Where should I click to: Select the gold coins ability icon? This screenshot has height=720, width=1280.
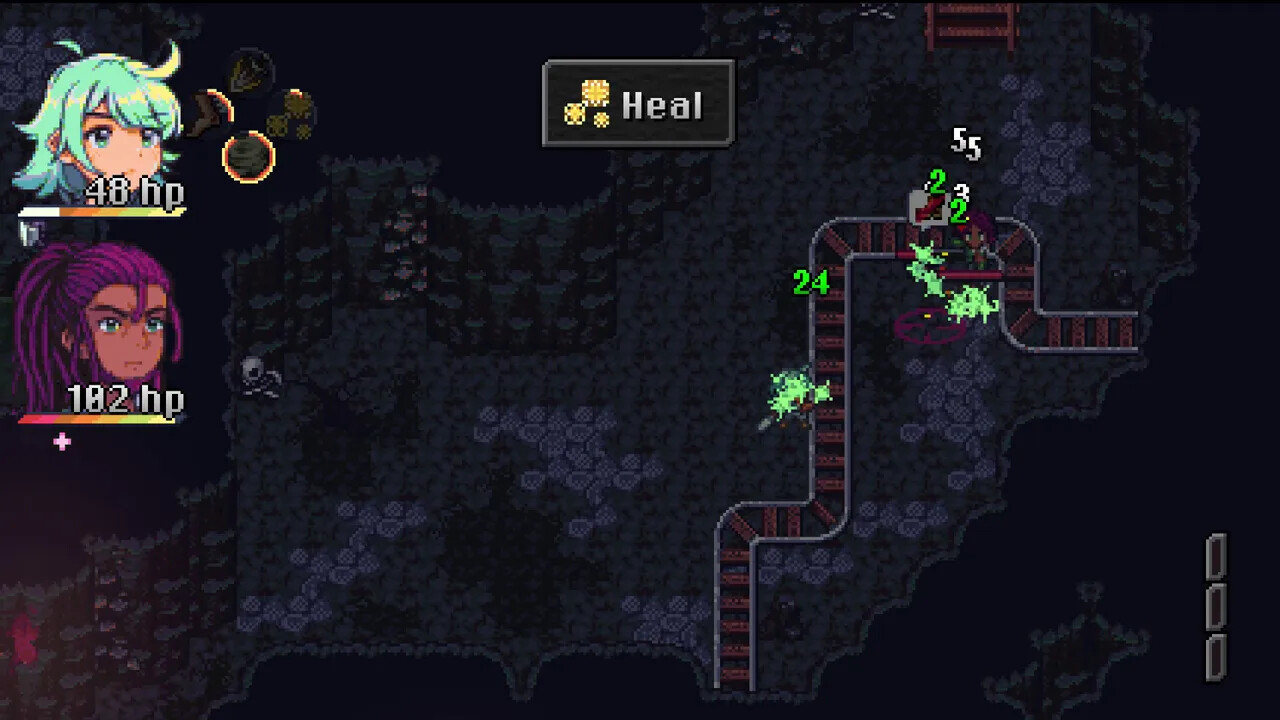295,112
